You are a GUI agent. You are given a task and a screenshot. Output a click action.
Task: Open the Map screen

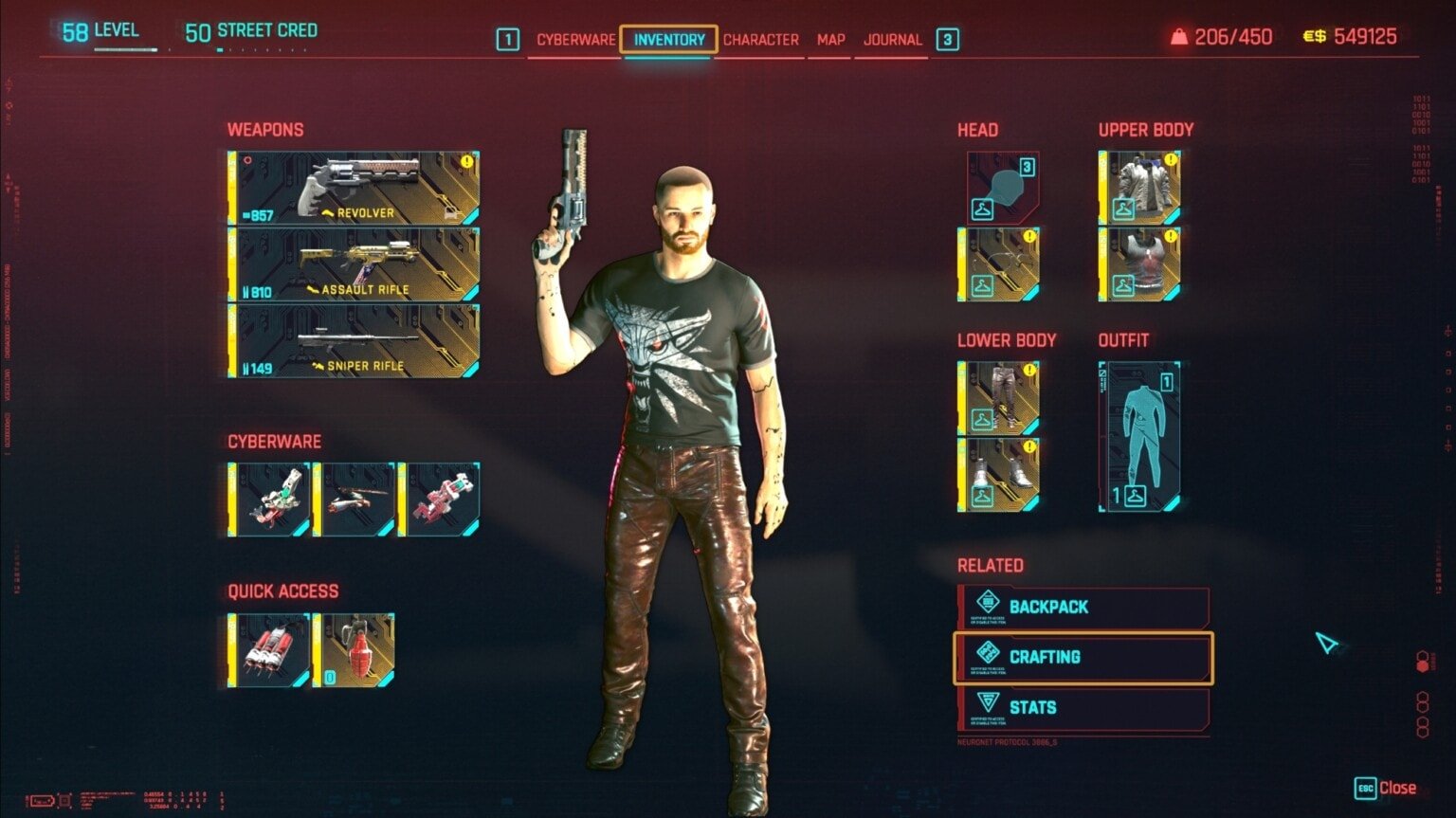(x=828, y=40)
